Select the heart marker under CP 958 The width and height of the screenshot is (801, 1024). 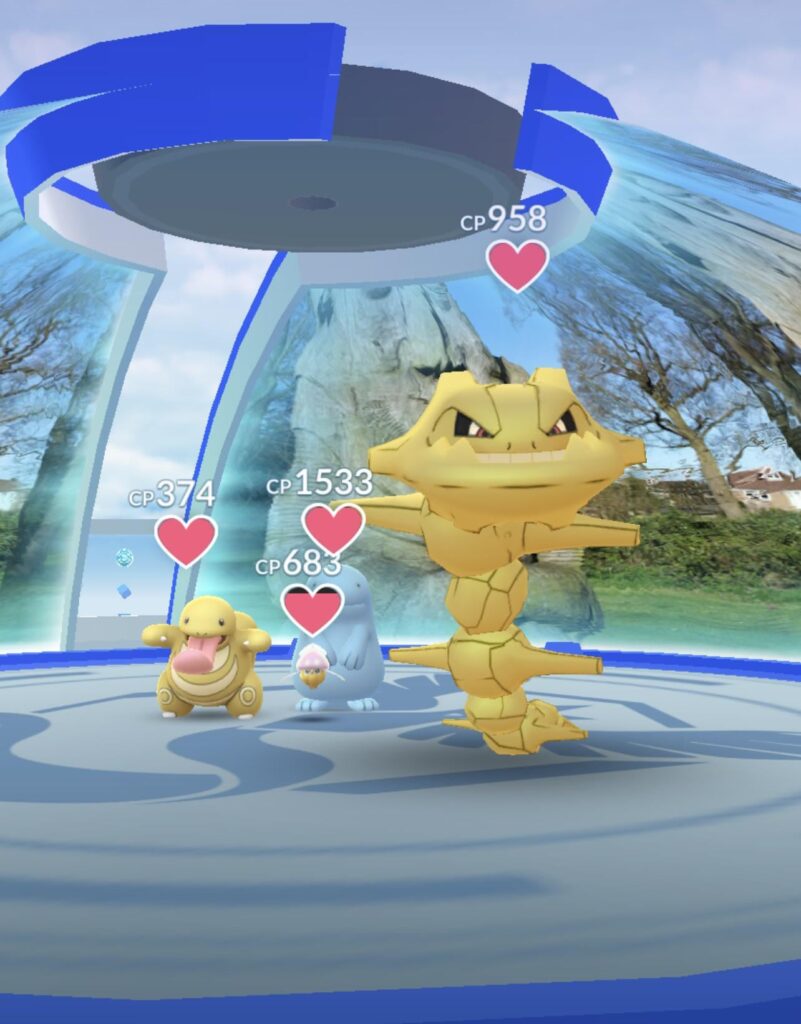(517, 264)
